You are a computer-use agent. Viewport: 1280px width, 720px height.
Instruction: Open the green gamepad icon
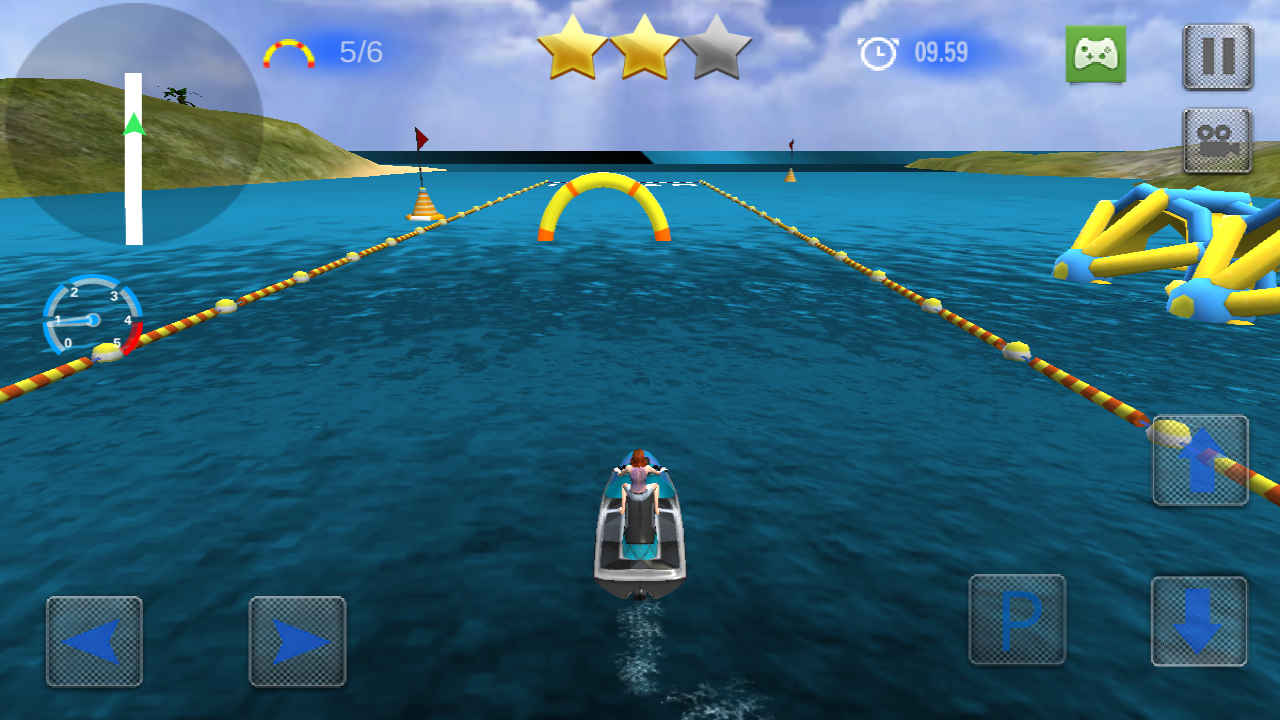[1095, 54]
